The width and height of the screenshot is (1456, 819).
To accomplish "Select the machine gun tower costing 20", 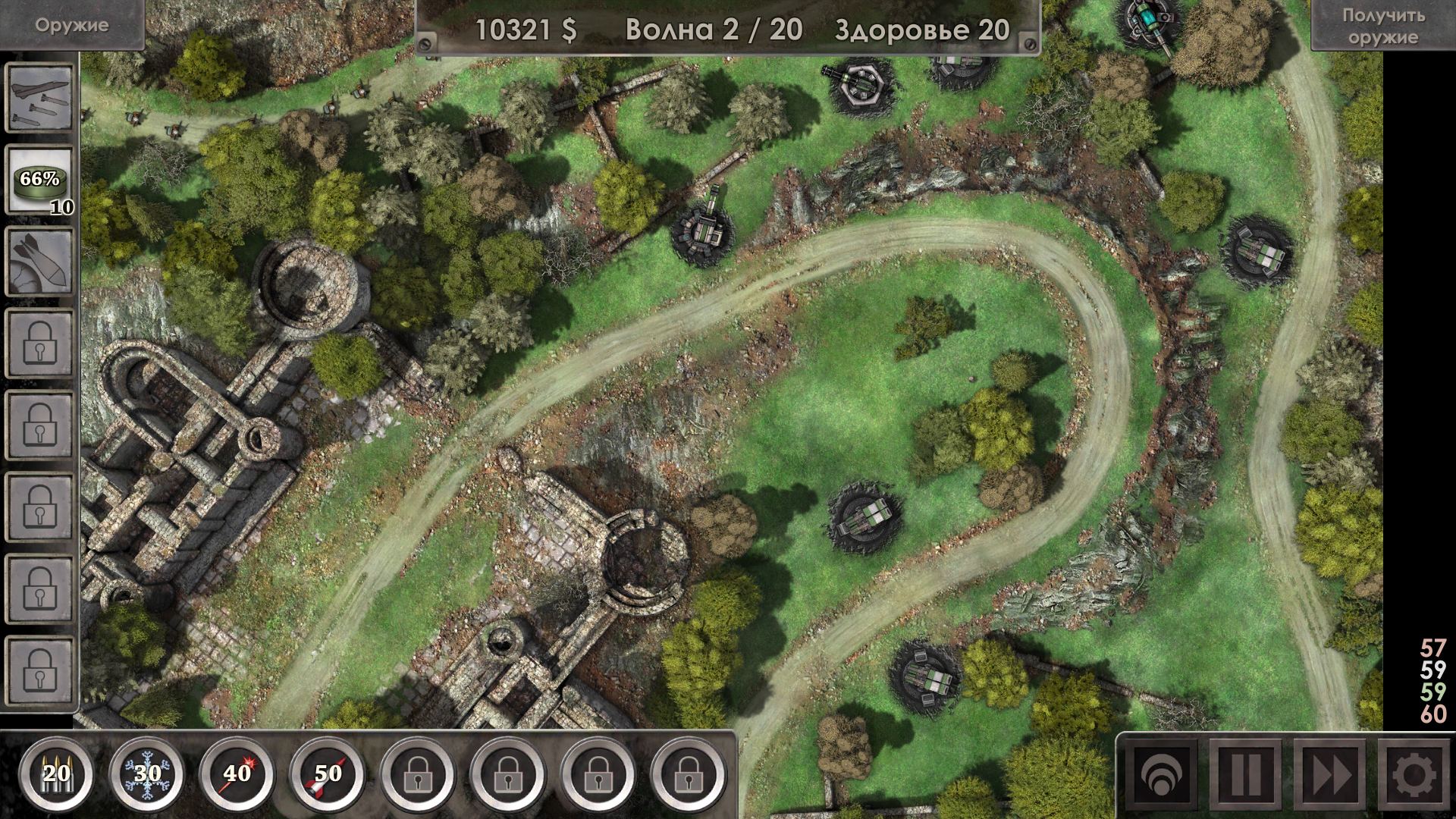I will tap(56, 774).
